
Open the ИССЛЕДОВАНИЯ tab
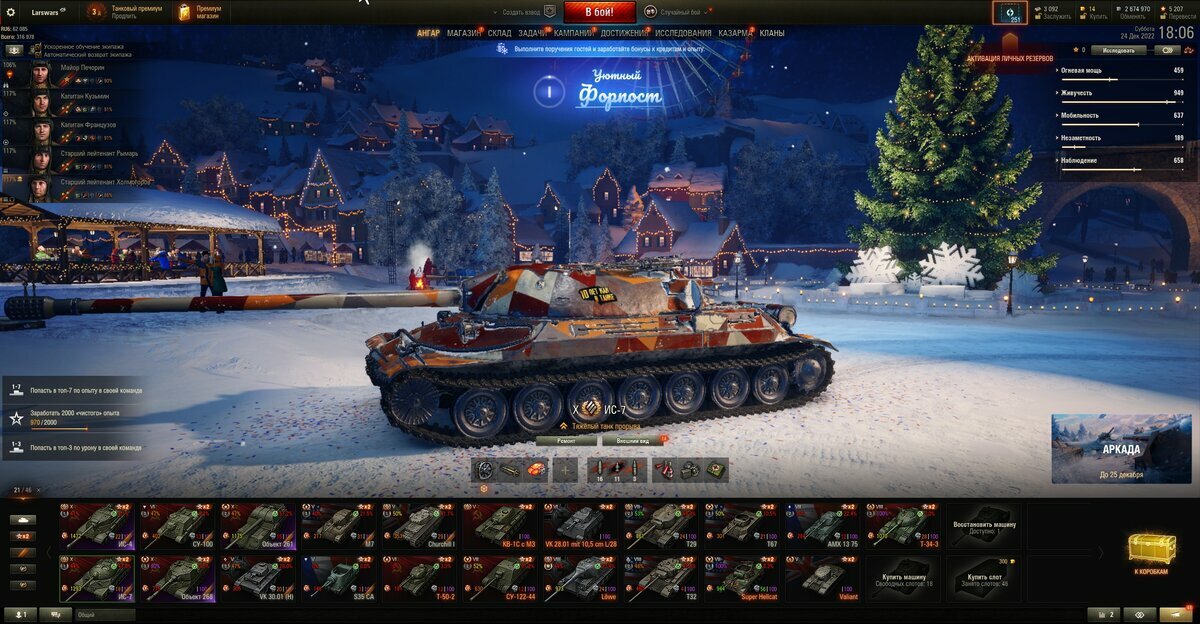click(x=683, y=33)
